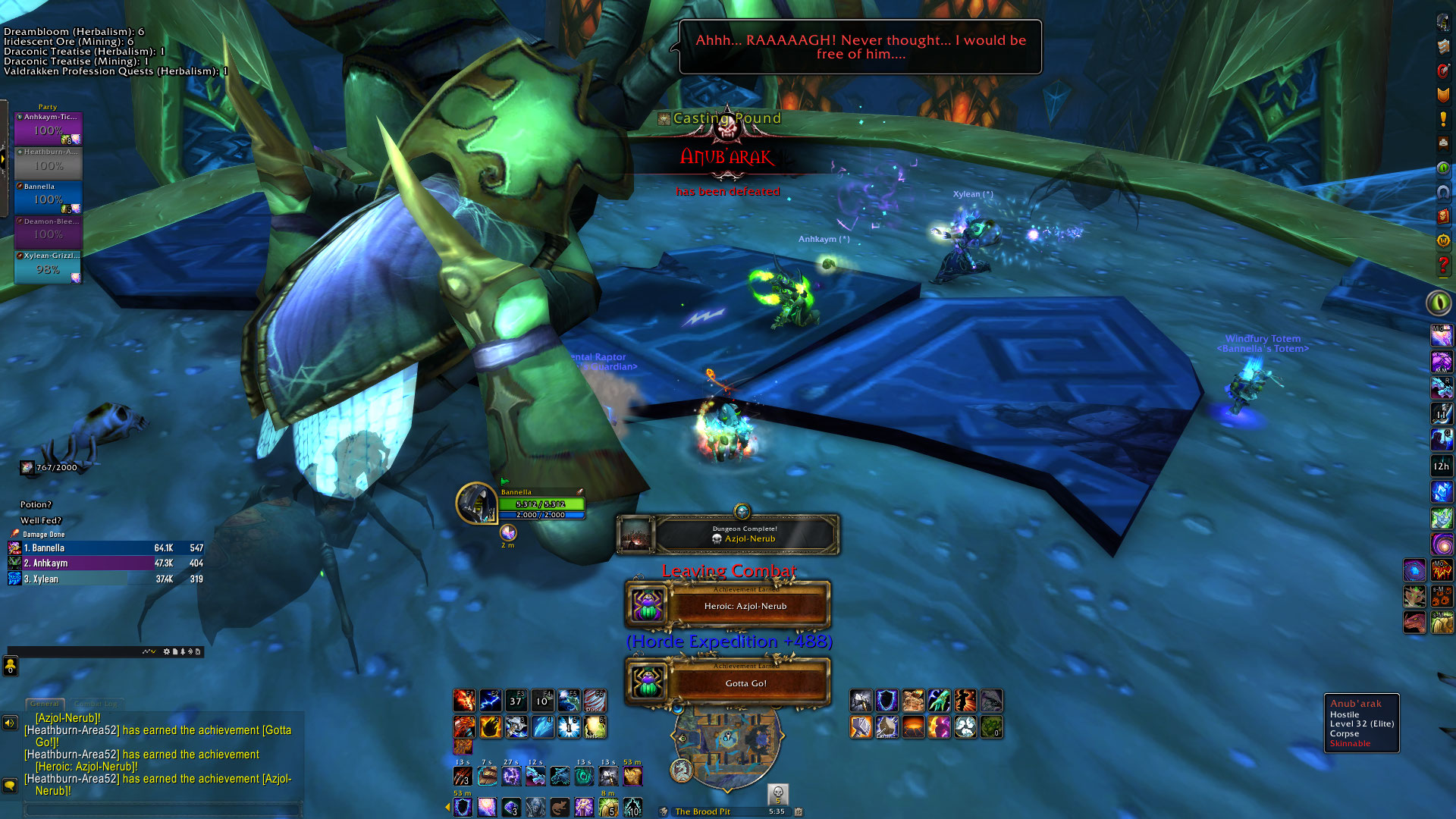Open the character info micro button
Screen dimensions: 1456x819
click(1443, 23)
